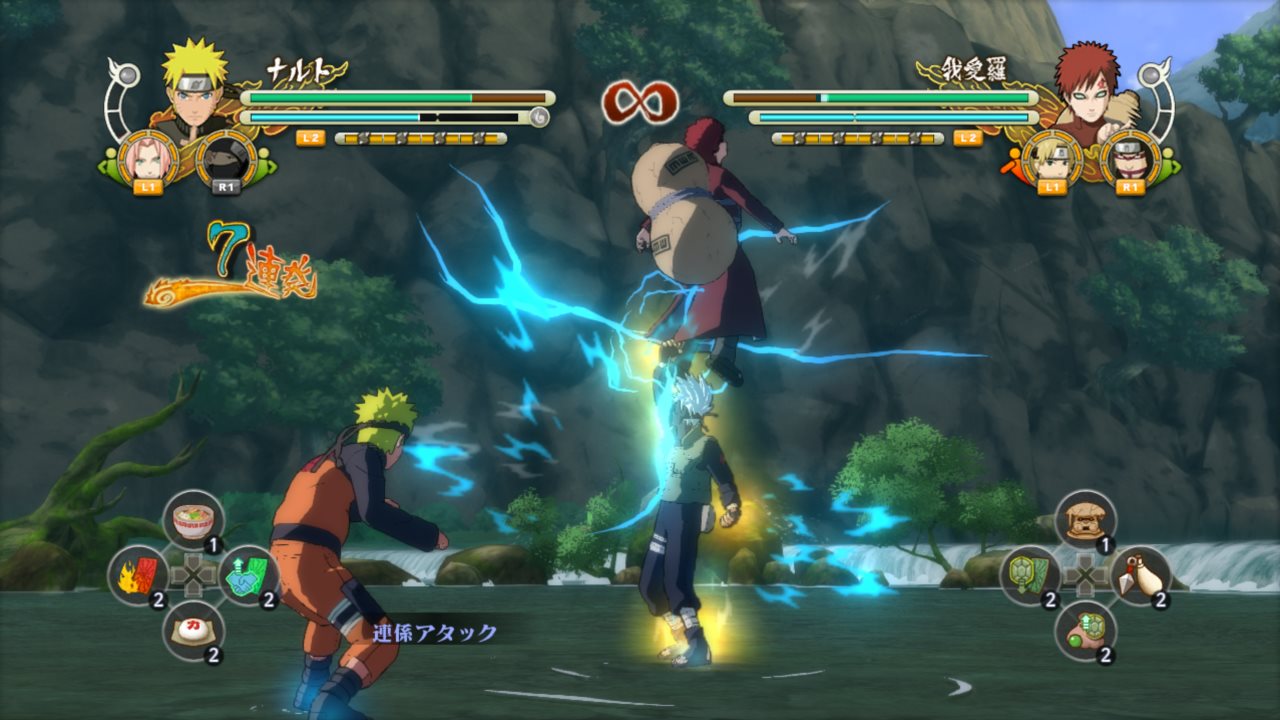Choose the rice bun item slot

pos(193,630)
